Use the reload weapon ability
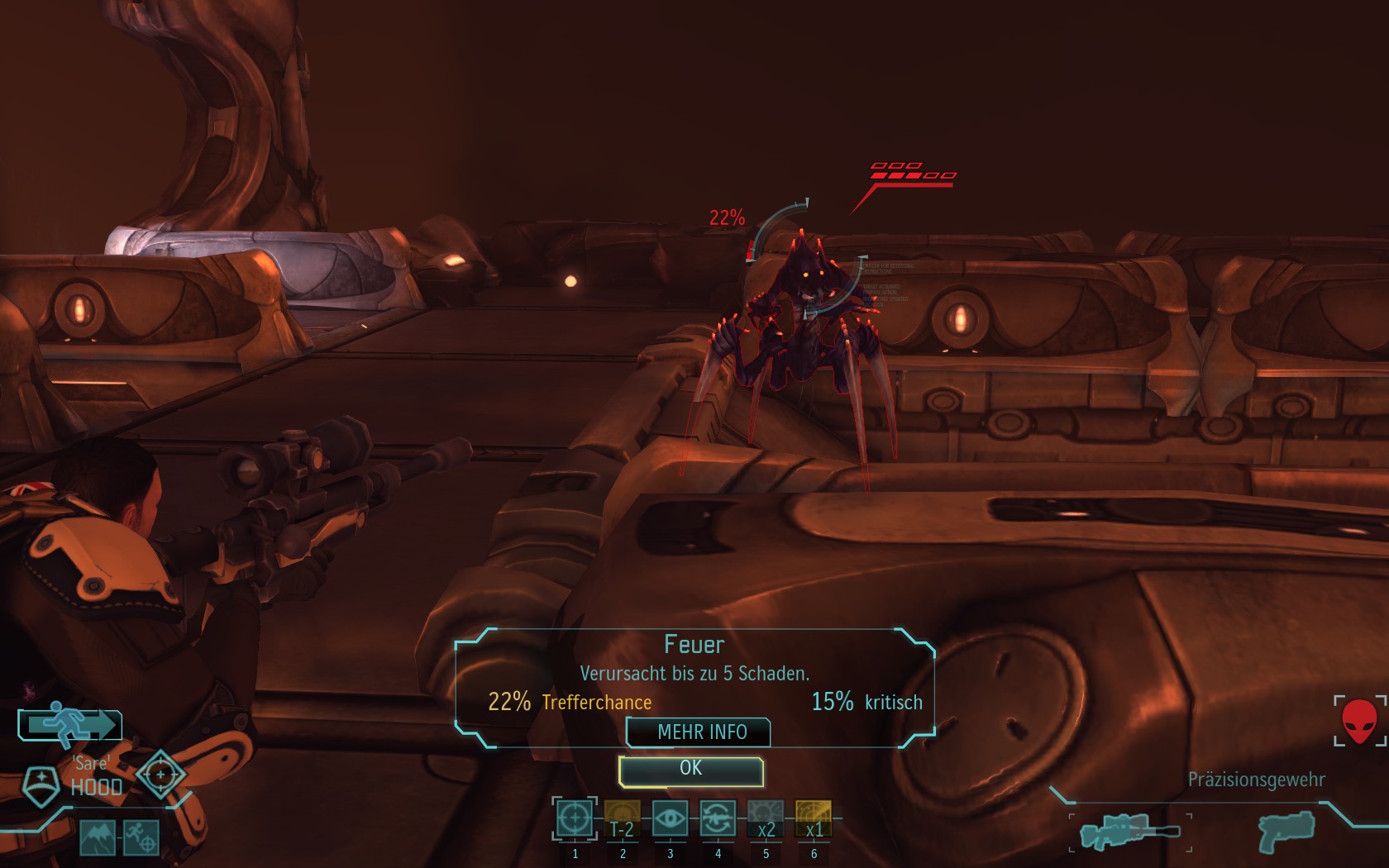The image size is (1389, 868). [718, 819]
